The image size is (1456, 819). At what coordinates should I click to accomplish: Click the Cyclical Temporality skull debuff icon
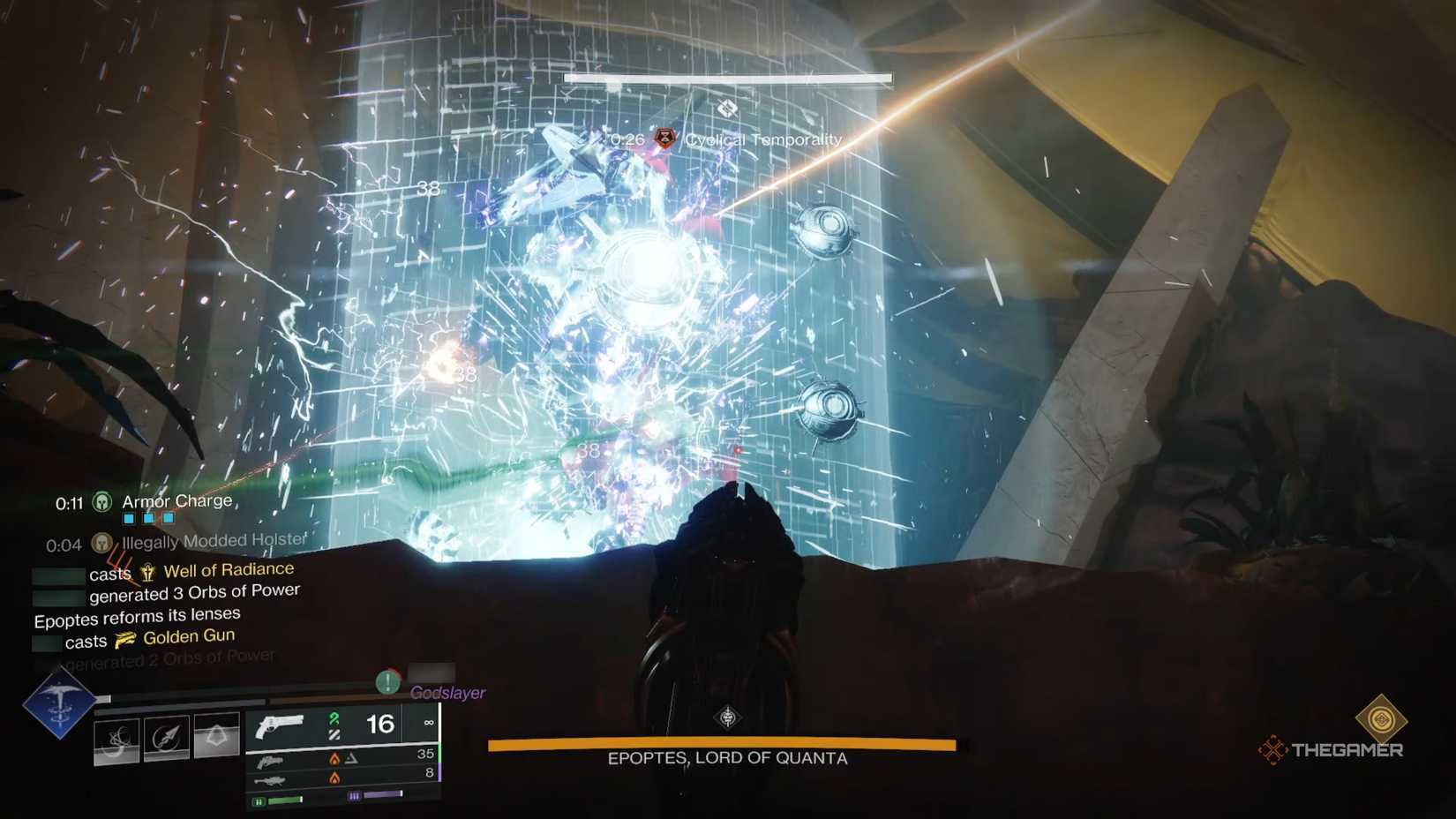[664, 139]
